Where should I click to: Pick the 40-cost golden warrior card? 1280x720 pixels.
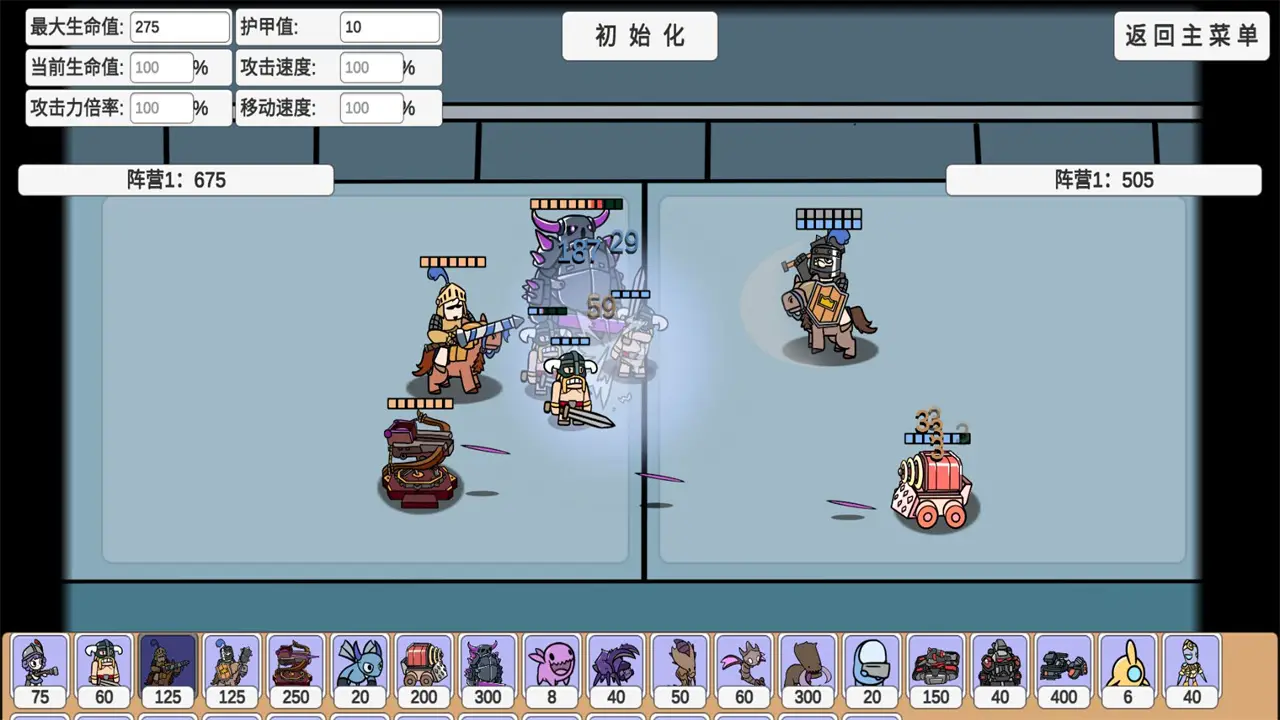1191,670
